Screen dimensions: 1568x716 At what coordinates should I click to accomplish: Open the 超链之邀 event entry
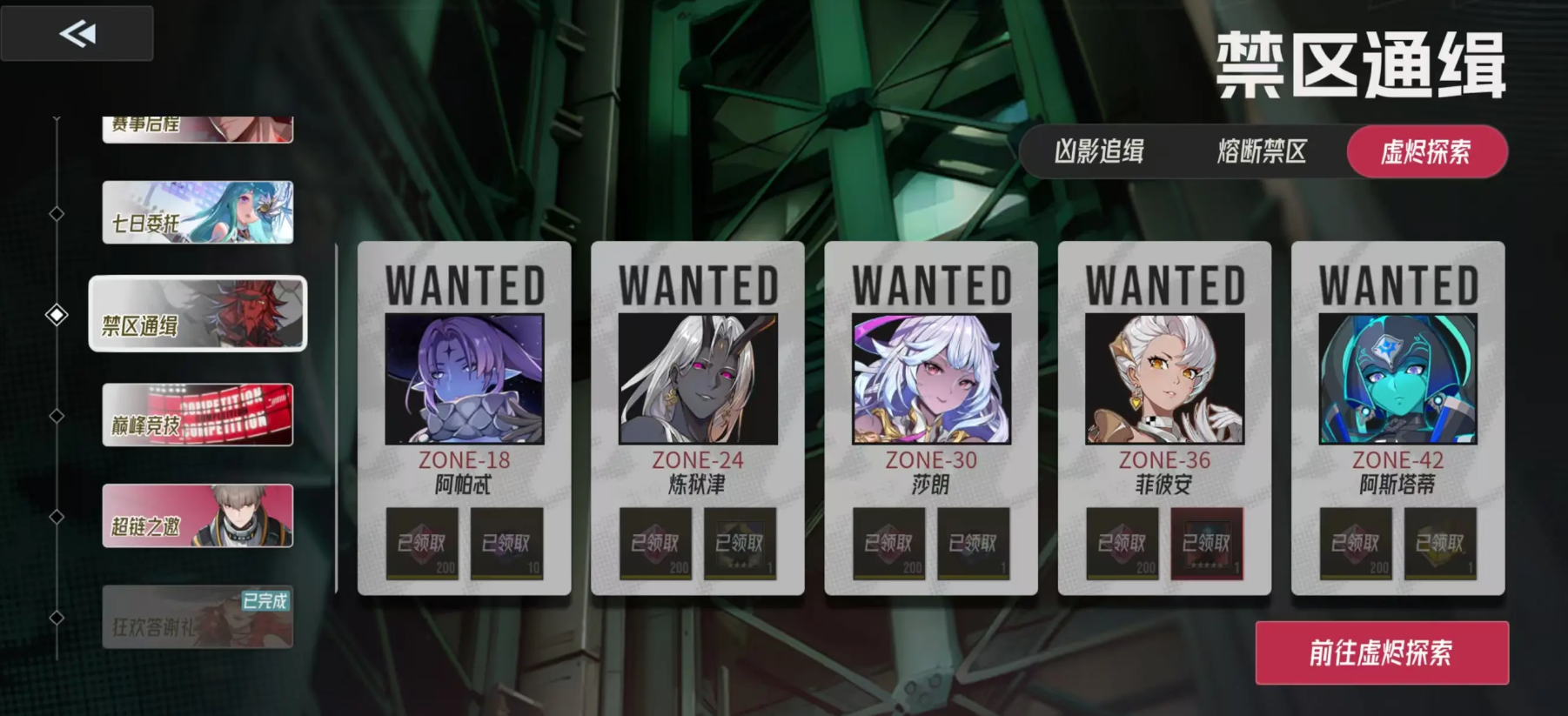197,517
